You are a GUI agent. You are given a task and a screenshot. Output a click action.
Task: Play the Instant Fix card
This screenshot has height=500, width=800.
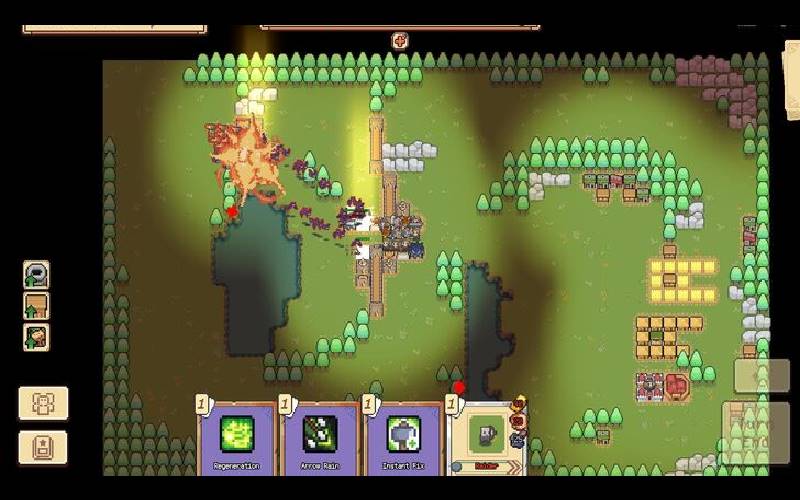(x=402, y=436)
